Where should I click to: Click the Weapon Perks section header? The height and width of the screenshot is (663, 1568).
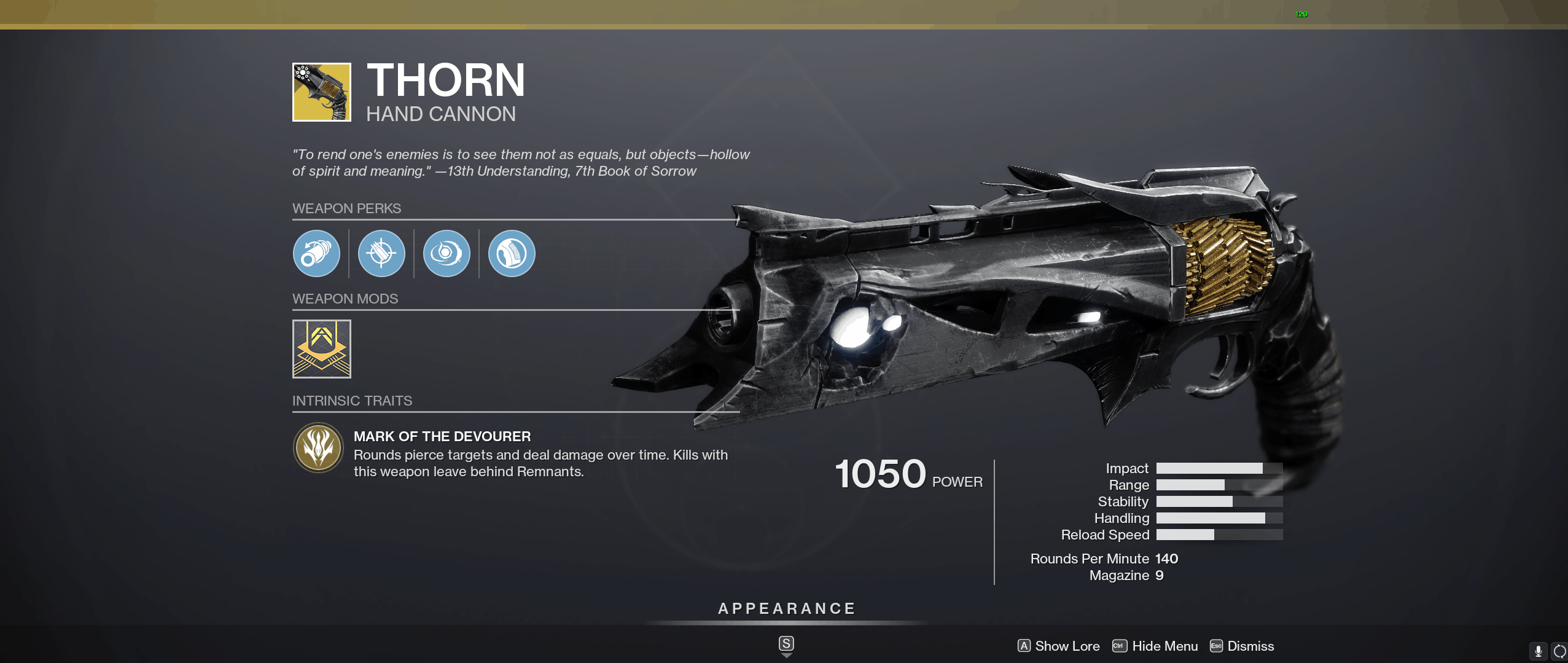point(346,208)
